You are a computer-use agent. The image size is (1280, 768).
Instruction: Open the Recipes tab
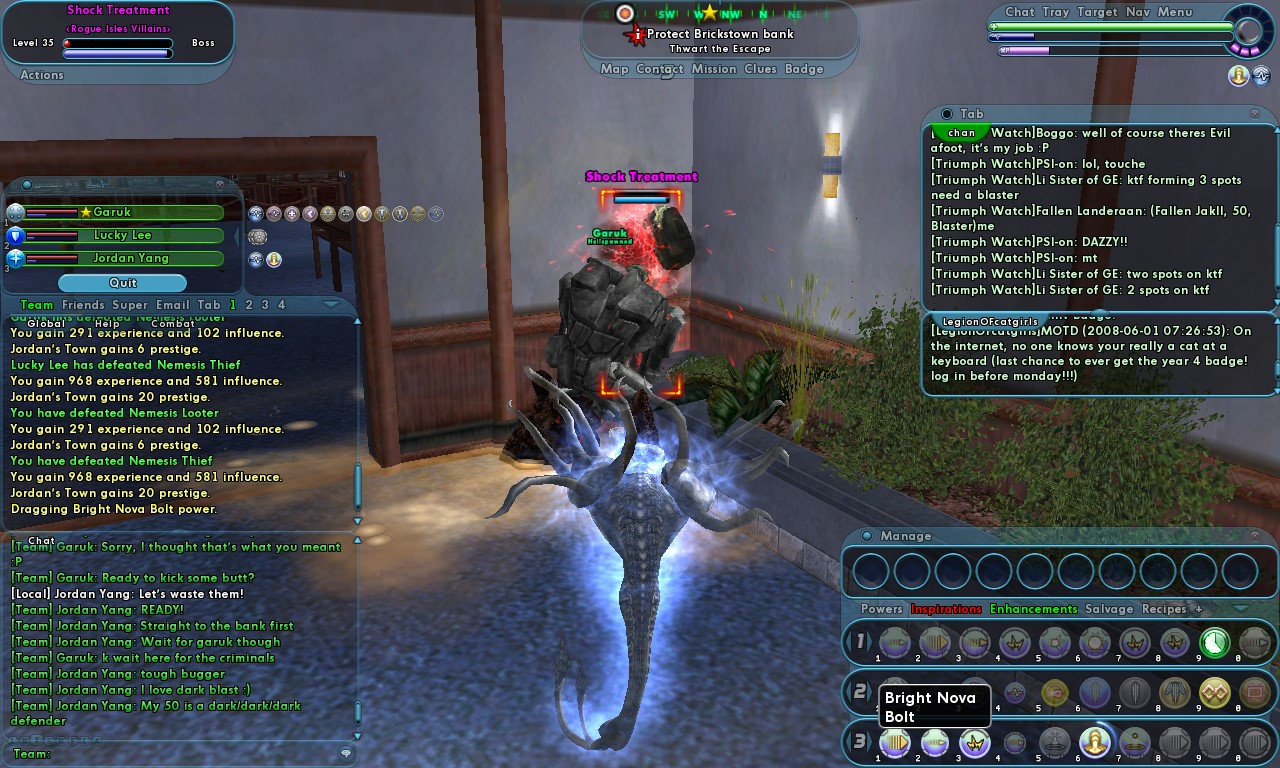coord(1164,609)
